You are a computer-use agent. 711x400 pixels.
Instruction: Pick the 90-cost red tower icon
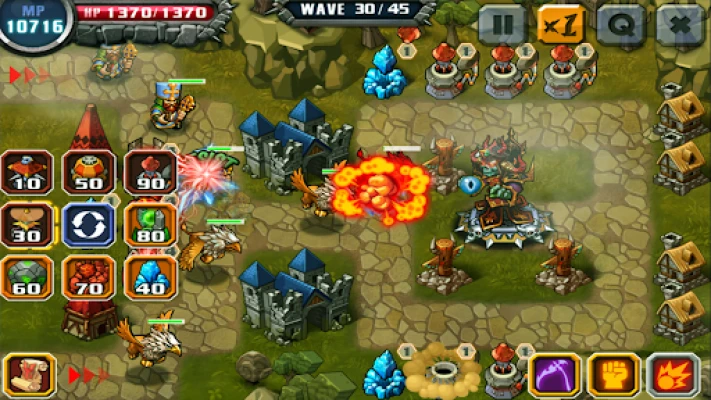click(x=150, y=171)
